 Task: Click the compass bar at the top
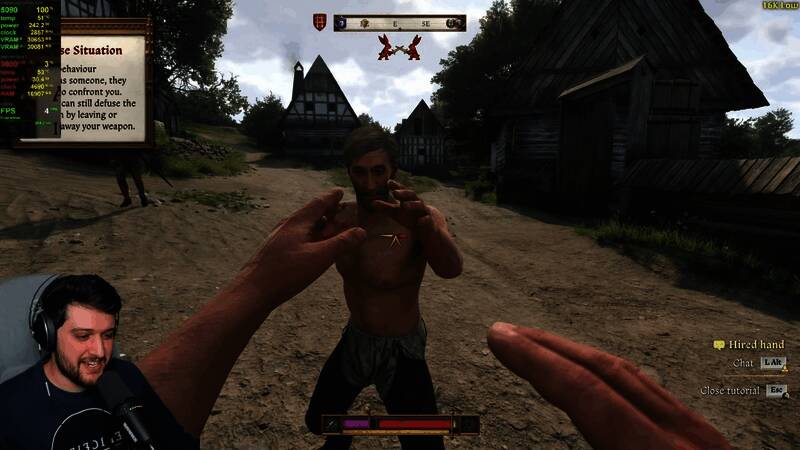coord(399,22)
